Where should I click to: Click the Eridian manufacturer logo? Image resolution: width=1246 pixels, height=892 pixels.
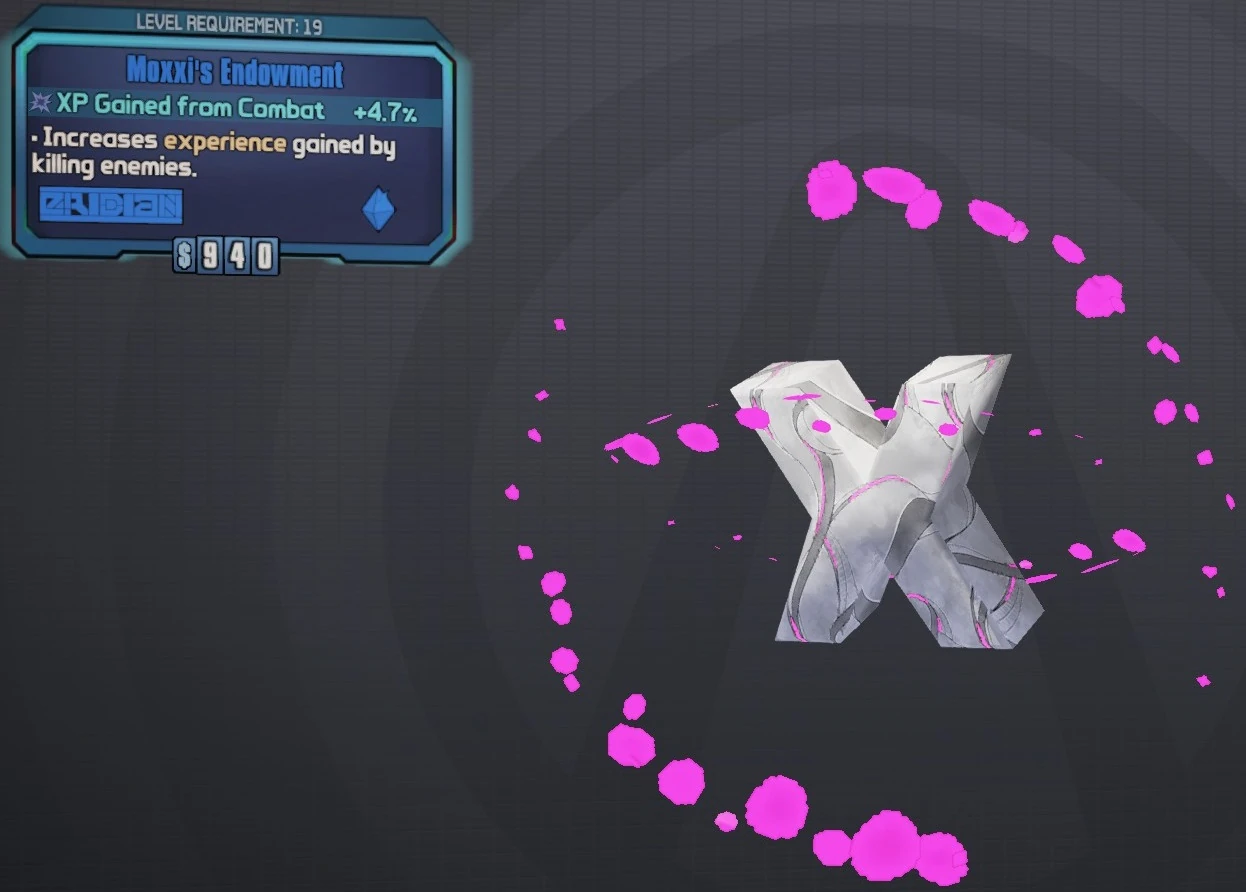111,206
